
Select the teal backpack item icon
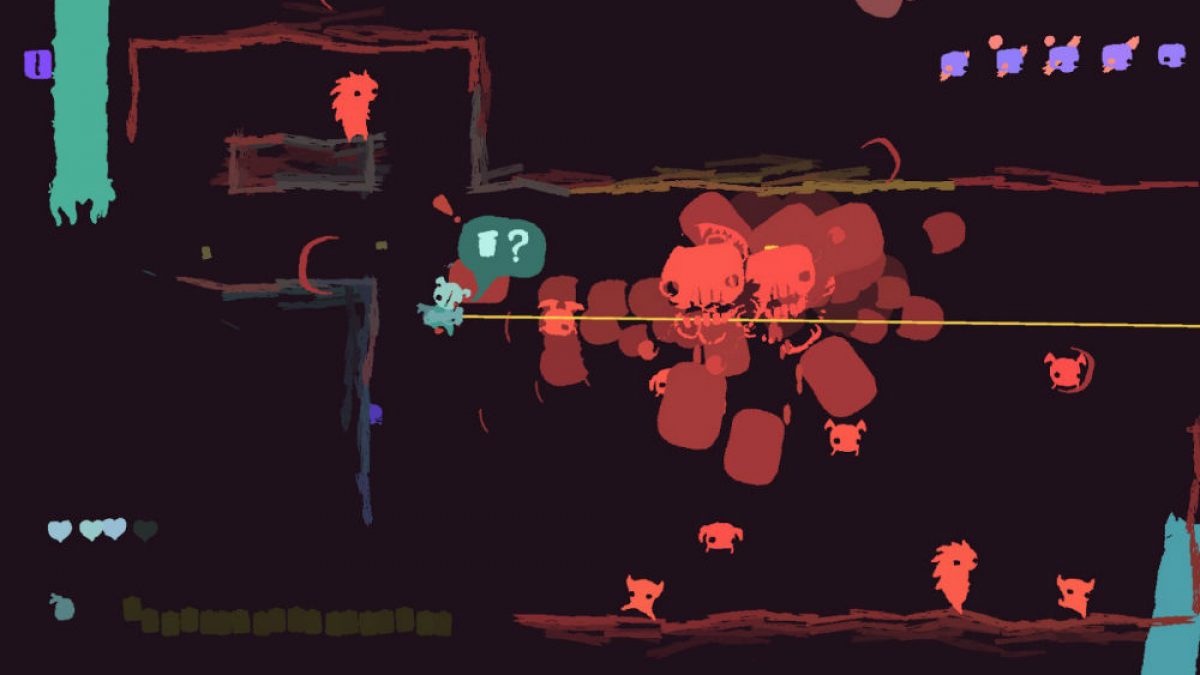63,606
